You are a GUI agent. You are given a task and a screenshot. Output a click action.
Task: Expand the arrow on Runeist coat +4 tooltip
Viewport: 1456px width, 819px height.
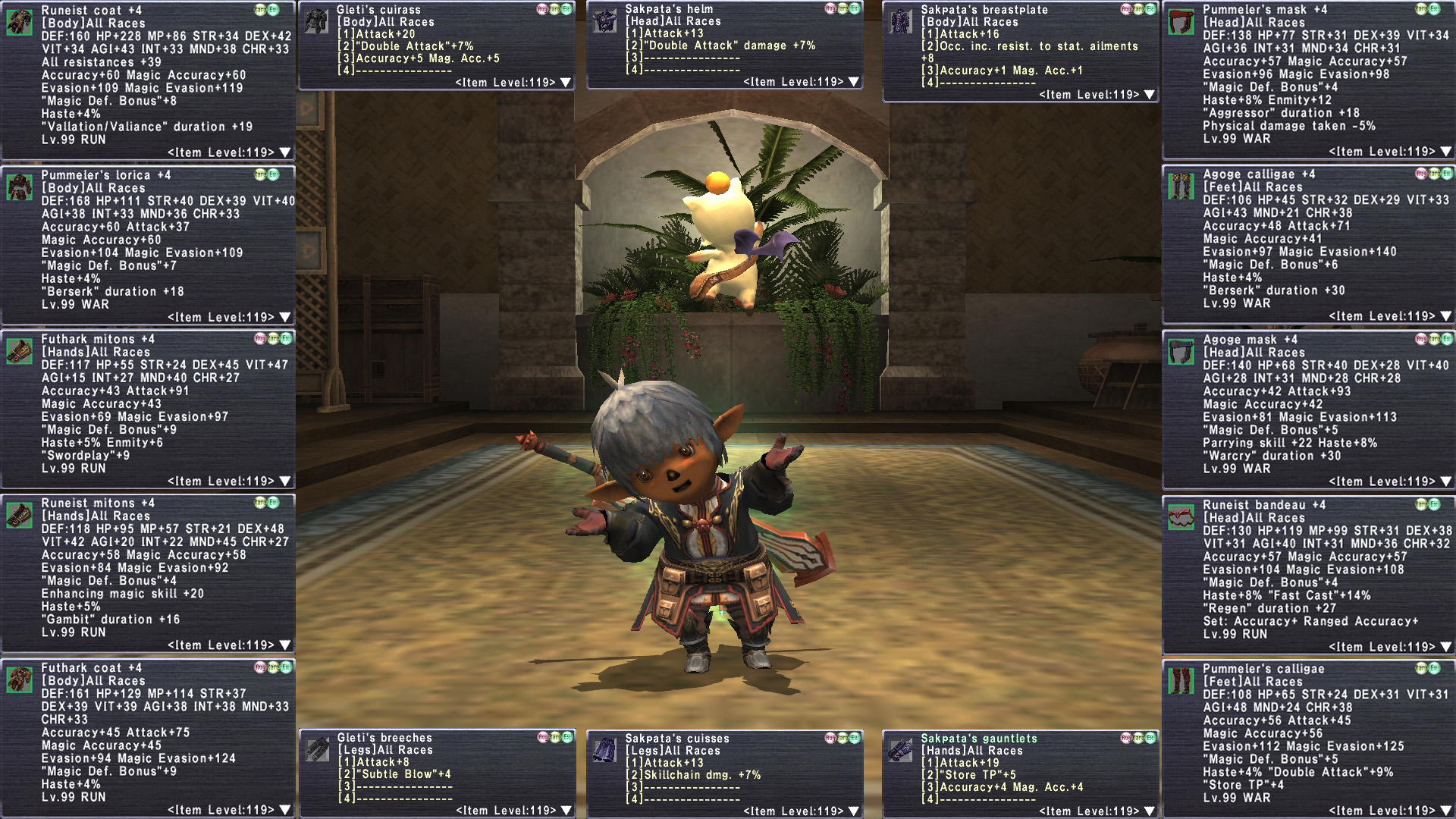pyautogui.click(x=285, y=152)
